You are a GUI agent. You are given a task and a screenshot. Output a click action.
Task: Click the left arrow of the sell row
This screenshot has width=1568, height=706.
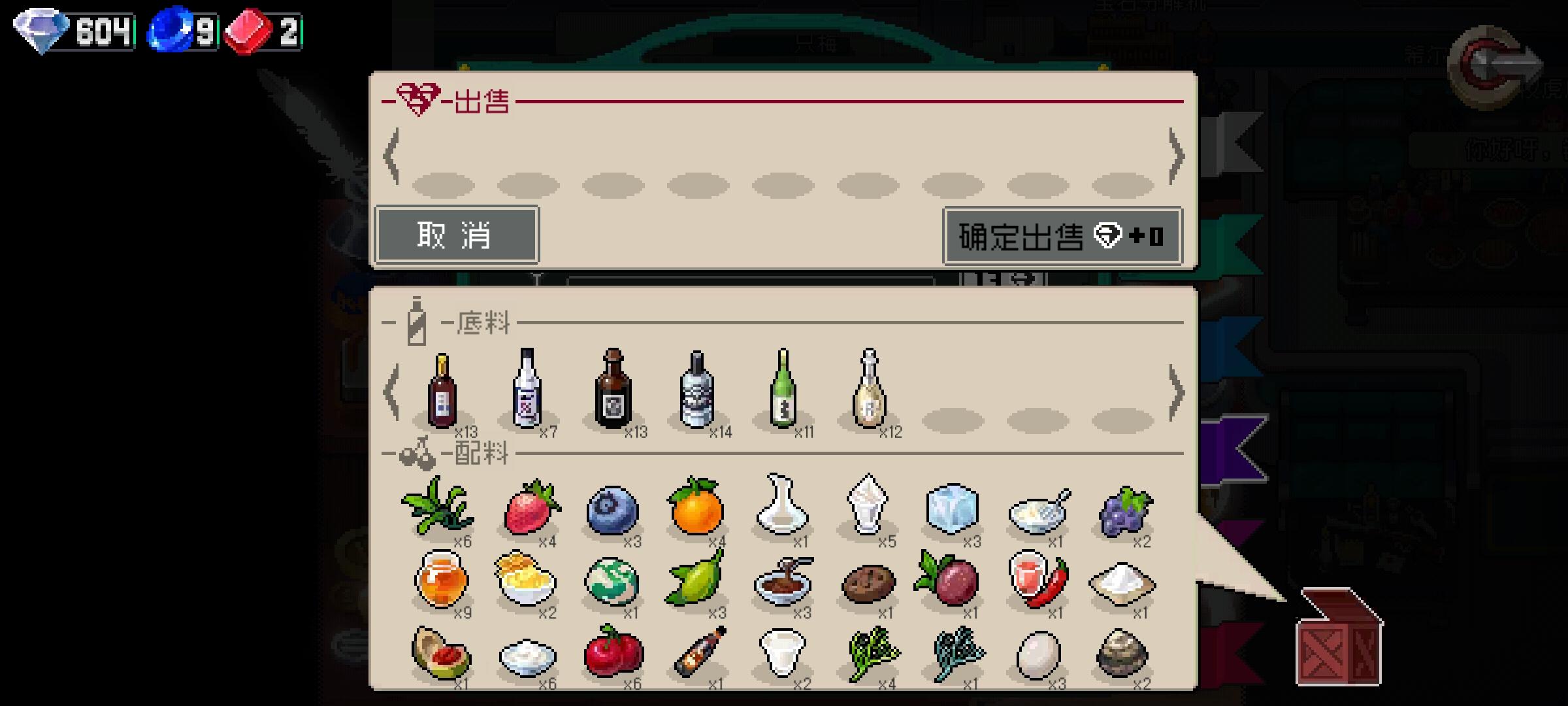point(392,157)
